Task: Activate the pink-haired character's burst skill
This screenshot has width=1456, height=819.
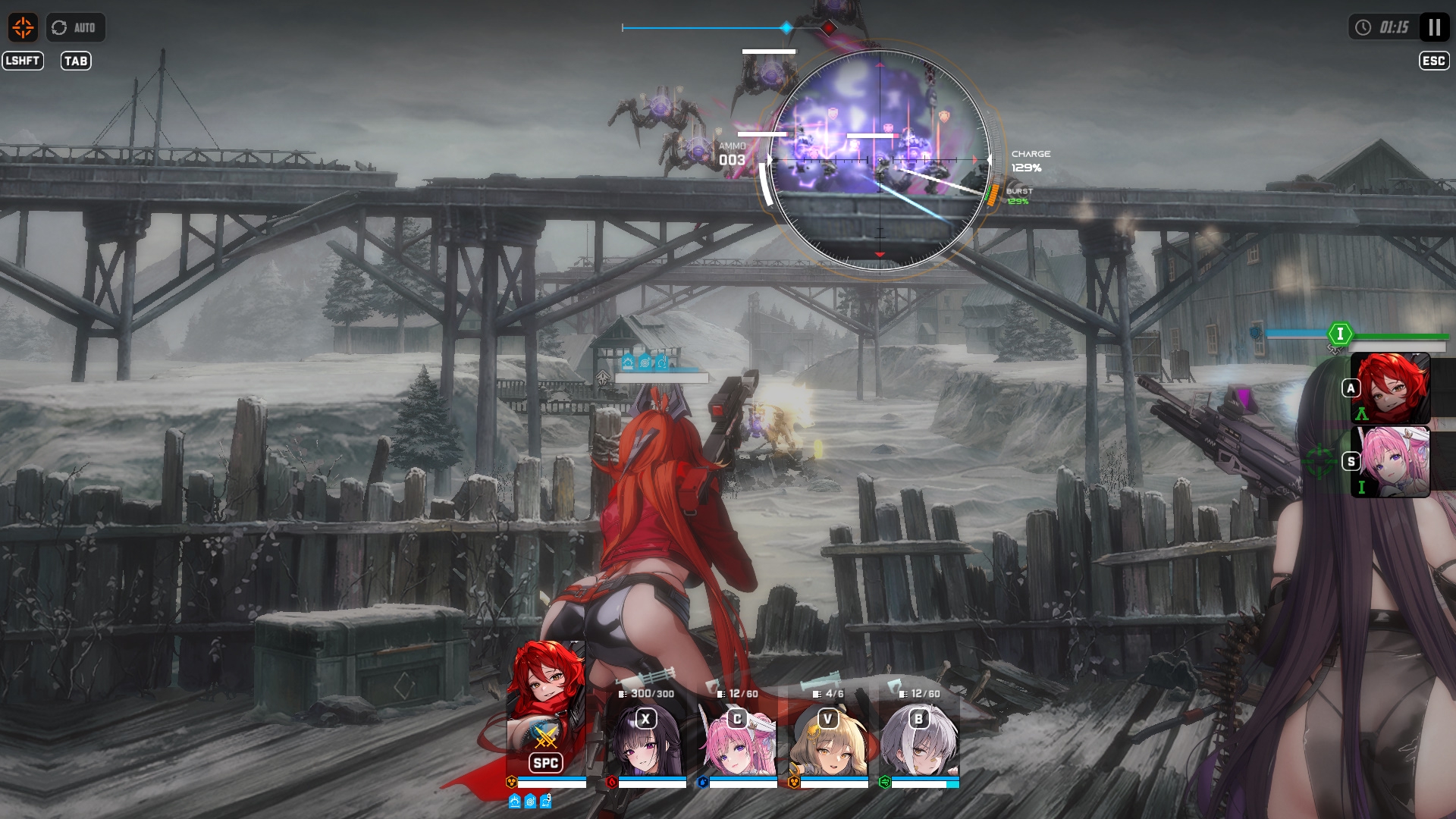Action: [1392, 462]
